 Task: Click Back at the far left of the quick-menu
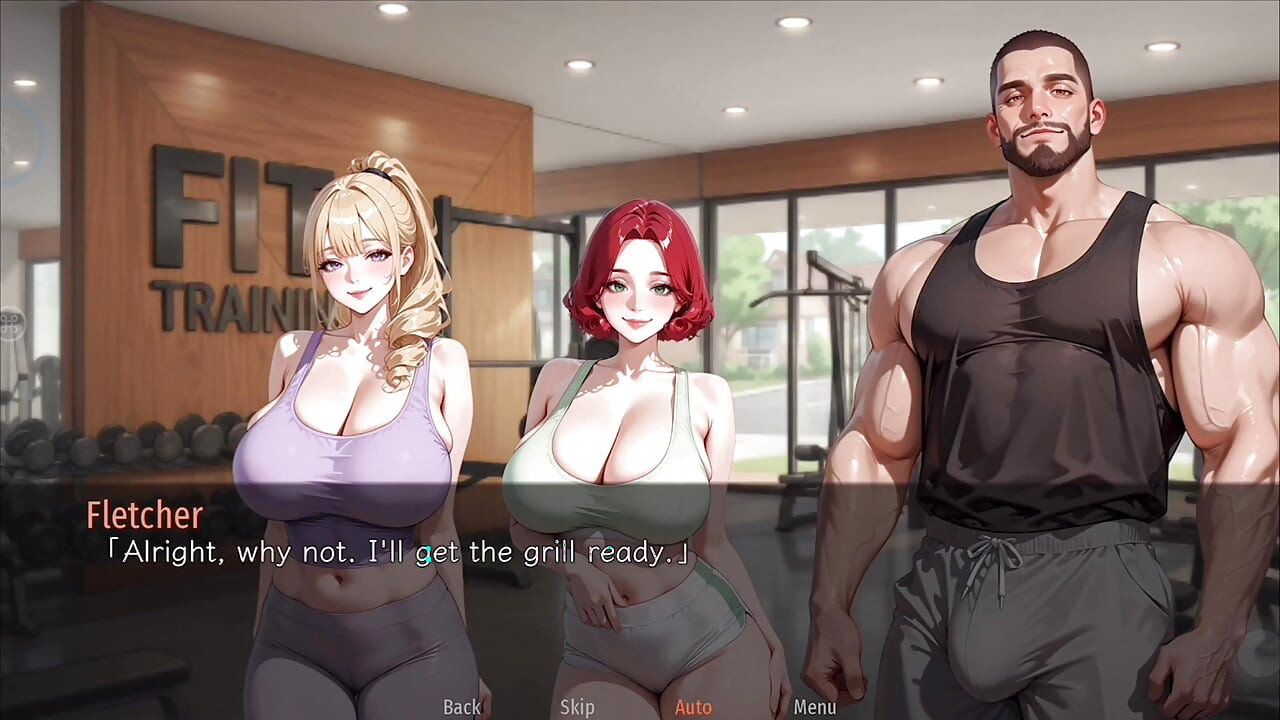pos(461,707)
